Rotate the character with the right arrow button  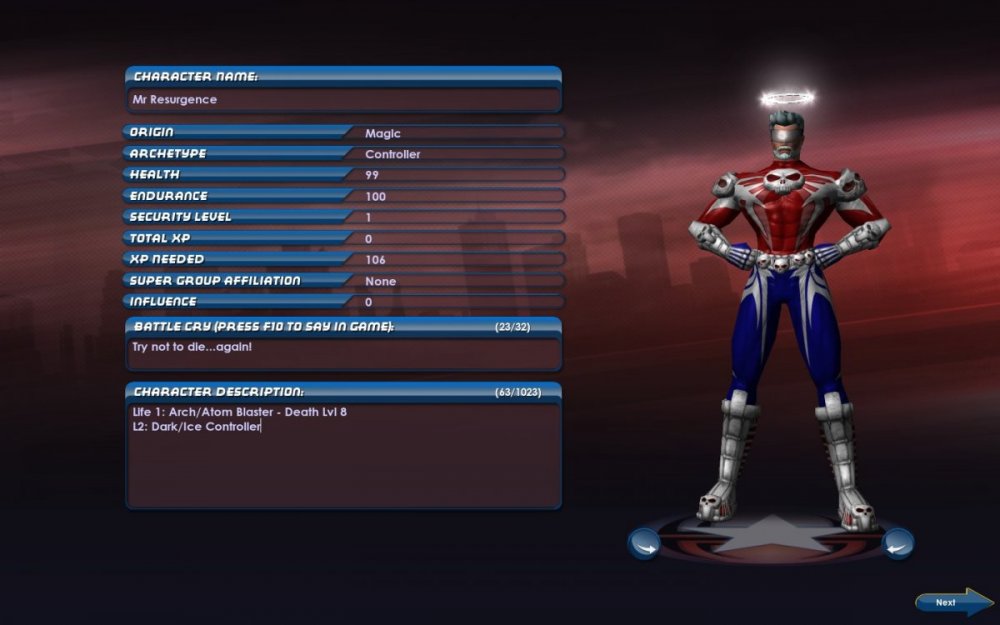pos(897,544)
